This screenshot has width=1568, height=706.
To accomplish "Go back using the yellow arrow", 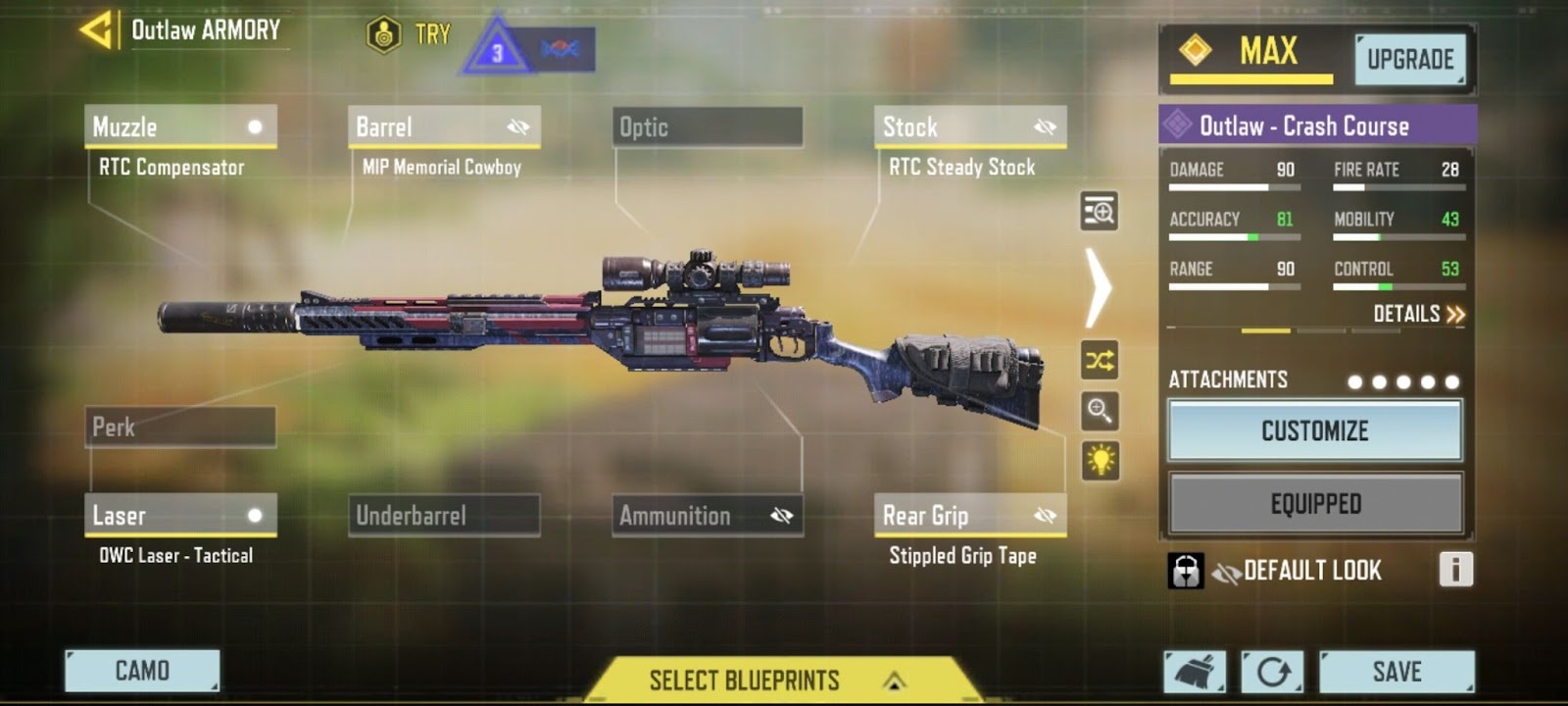I will (x=96, y=30).
